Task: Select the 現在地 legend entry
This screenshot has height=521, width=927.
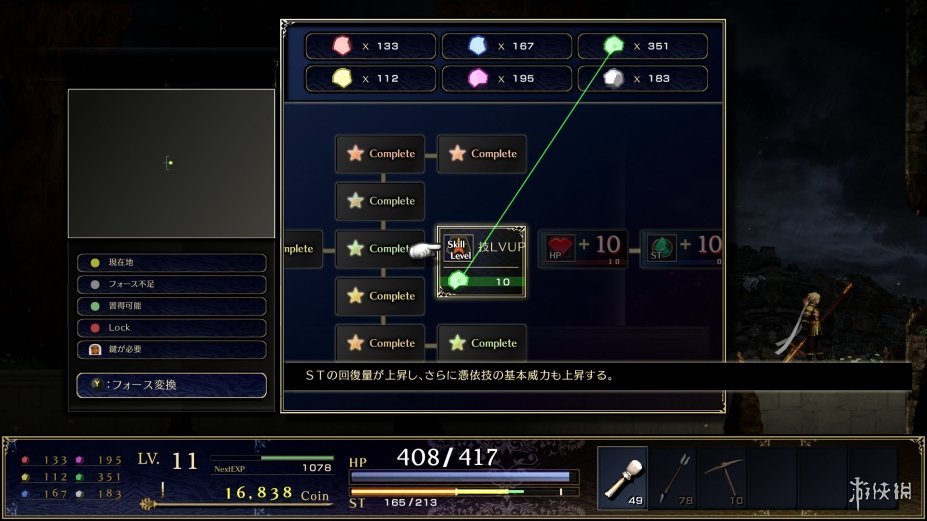Action: pyautogui.click(x=171, y=263)
